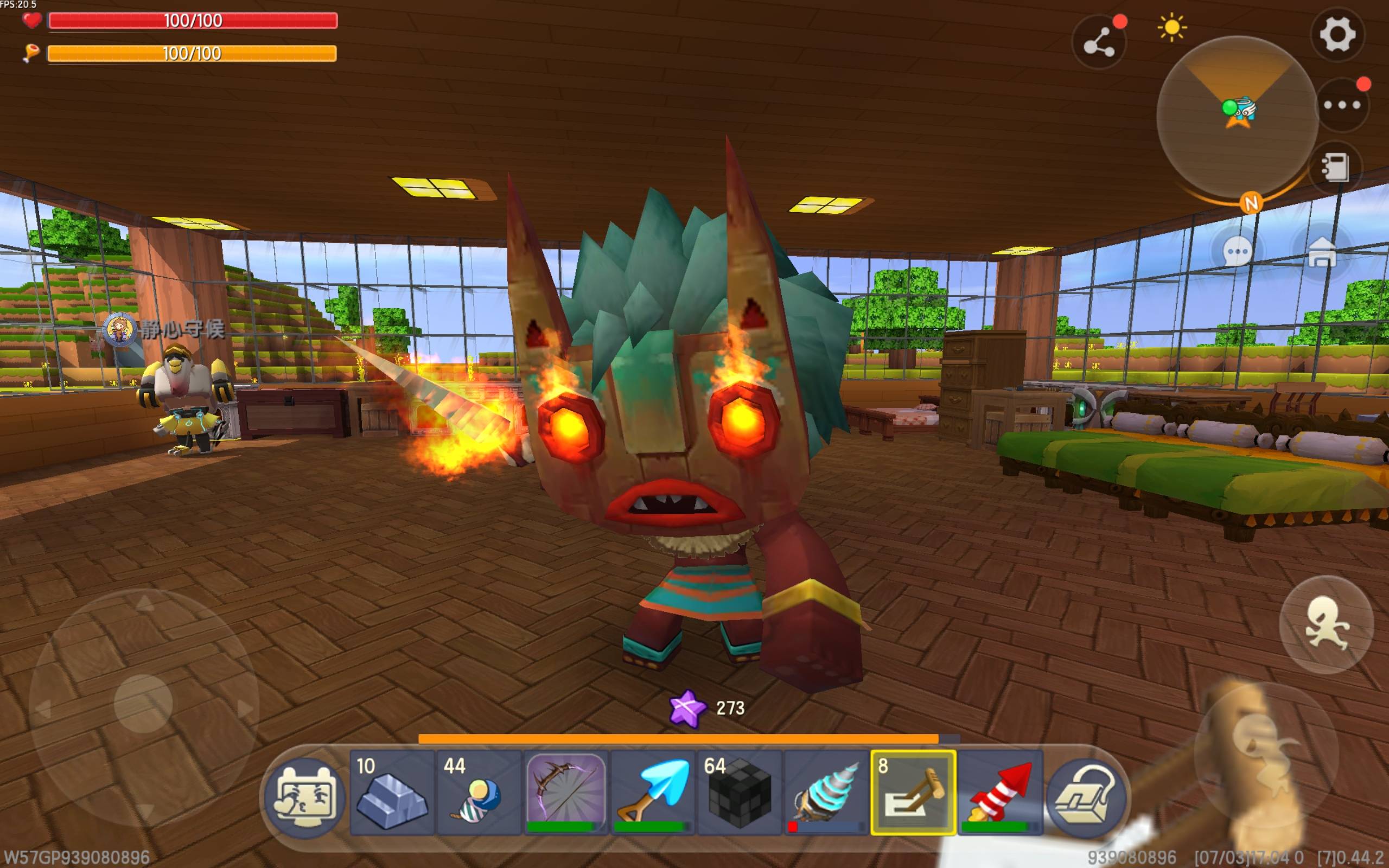This screenshot has width=1389, height=868.
Task: Select the black block stack slot
Action: tap(740, 792)
